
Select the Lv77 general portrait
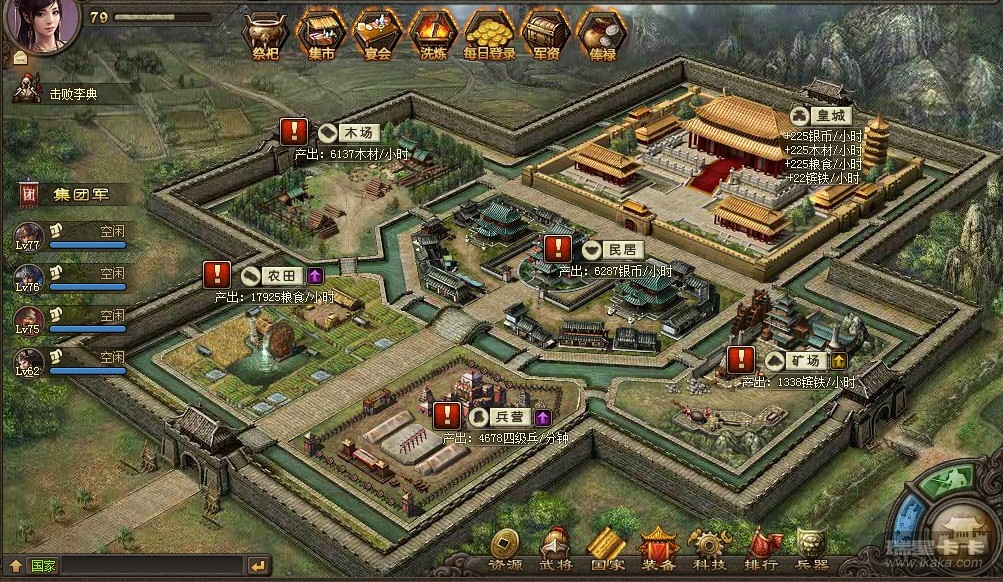[x=28, y=237]
